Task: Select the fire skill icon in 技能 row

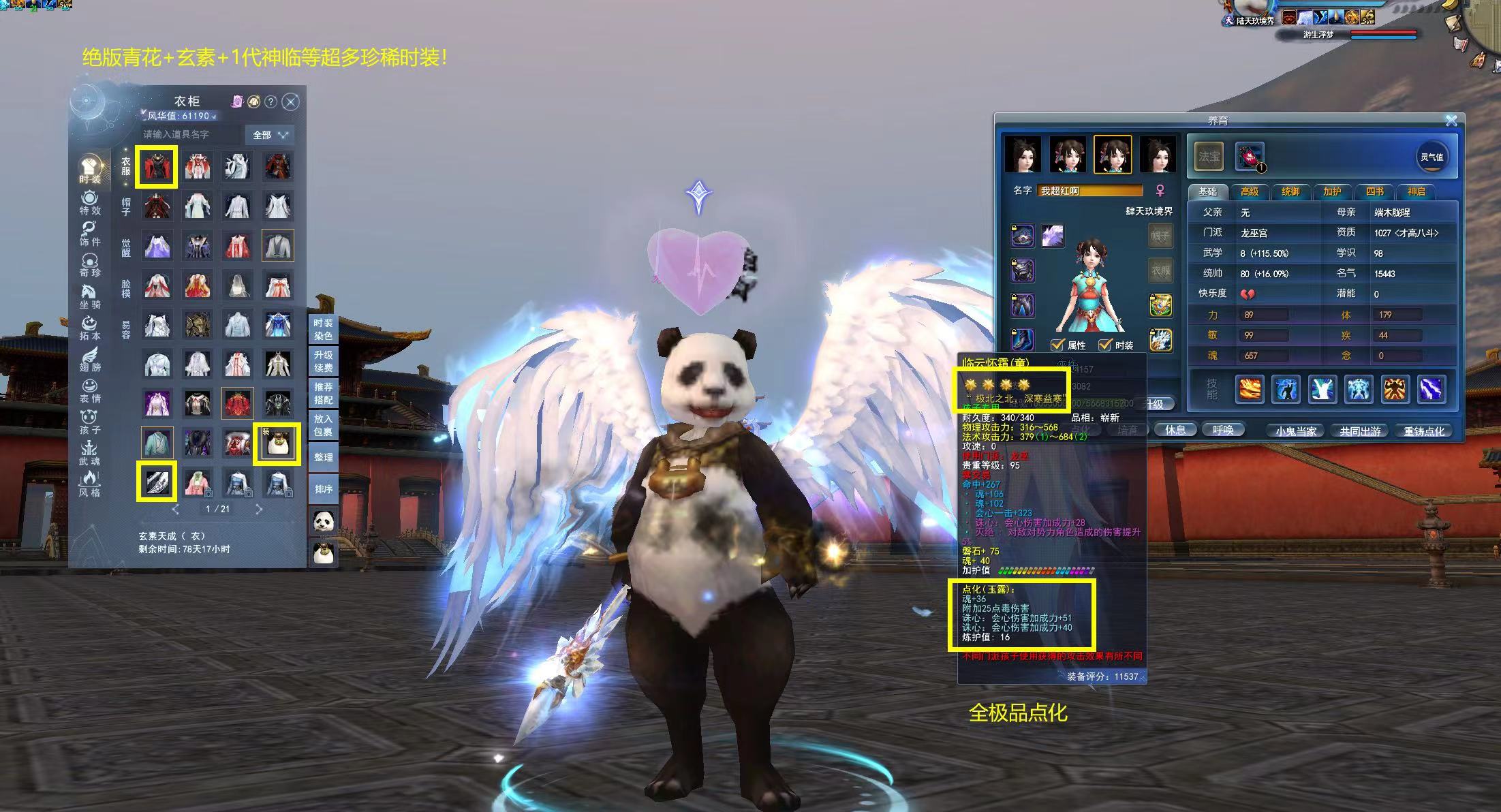Action: pyautogui.click(x=1249, y=390)
